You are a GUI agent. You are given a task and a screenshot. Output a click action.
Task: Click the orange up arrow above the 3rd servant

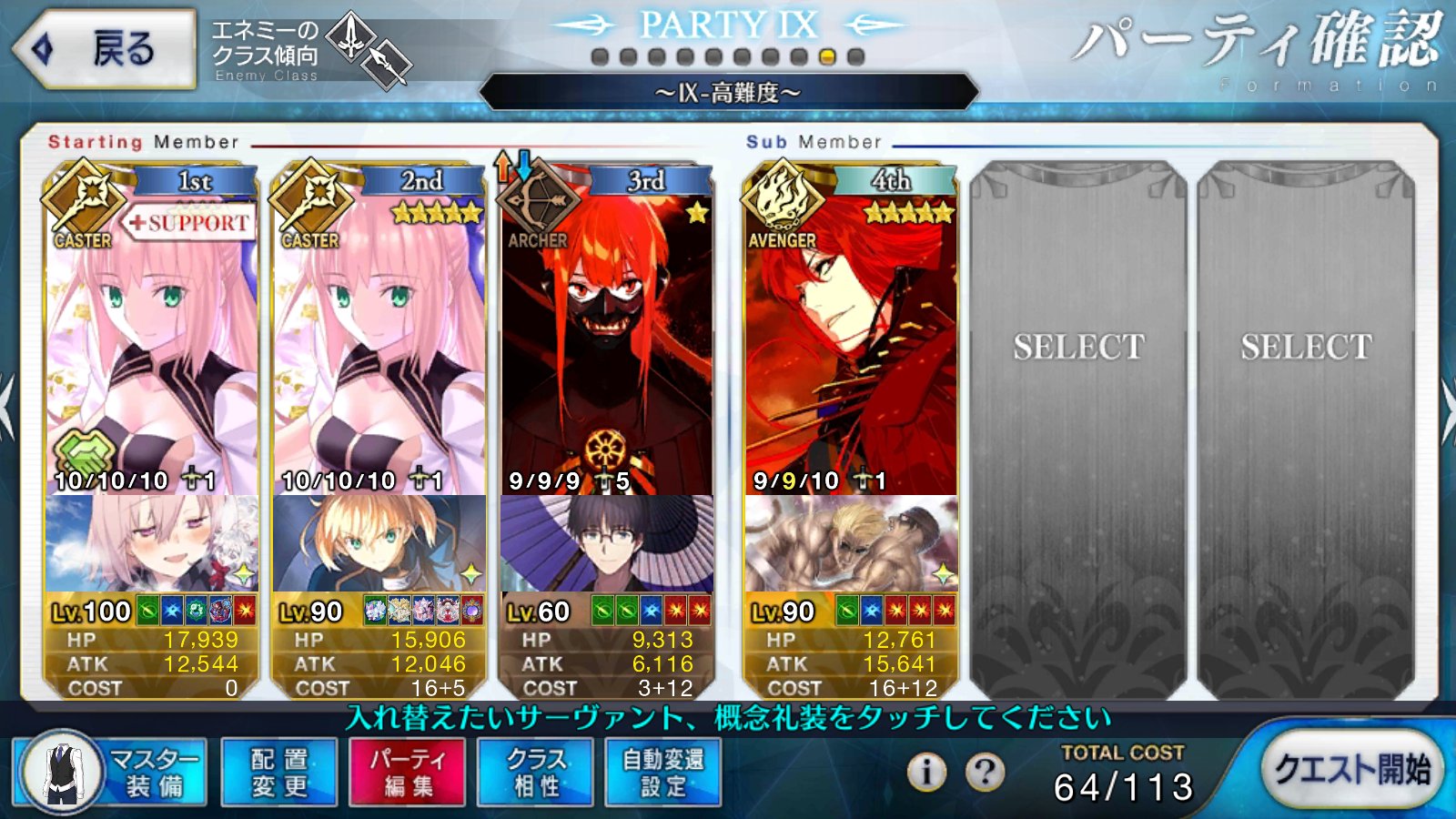pos(501,168)
